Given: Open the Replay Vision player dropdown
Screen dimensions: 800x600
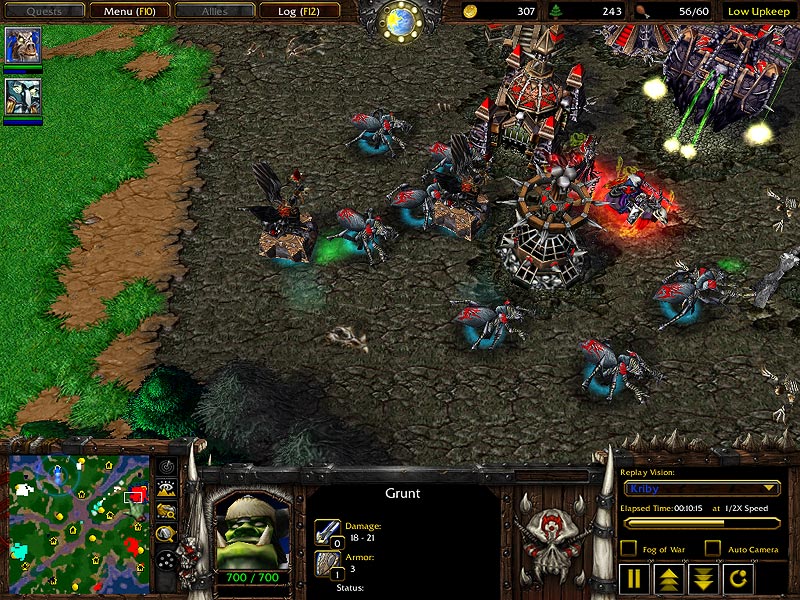Looking at the screenshot, I should 700,488.
